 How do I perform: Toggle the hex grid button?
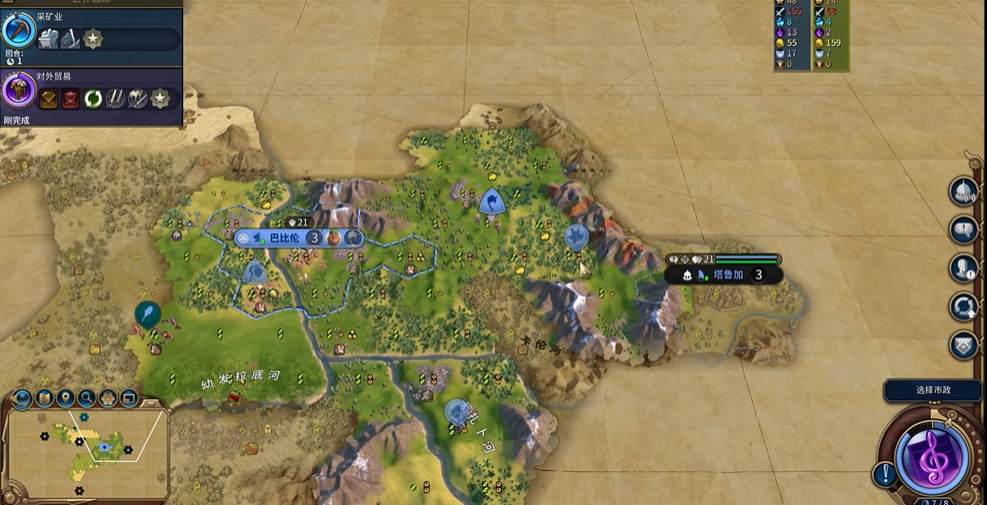[108, 399]
